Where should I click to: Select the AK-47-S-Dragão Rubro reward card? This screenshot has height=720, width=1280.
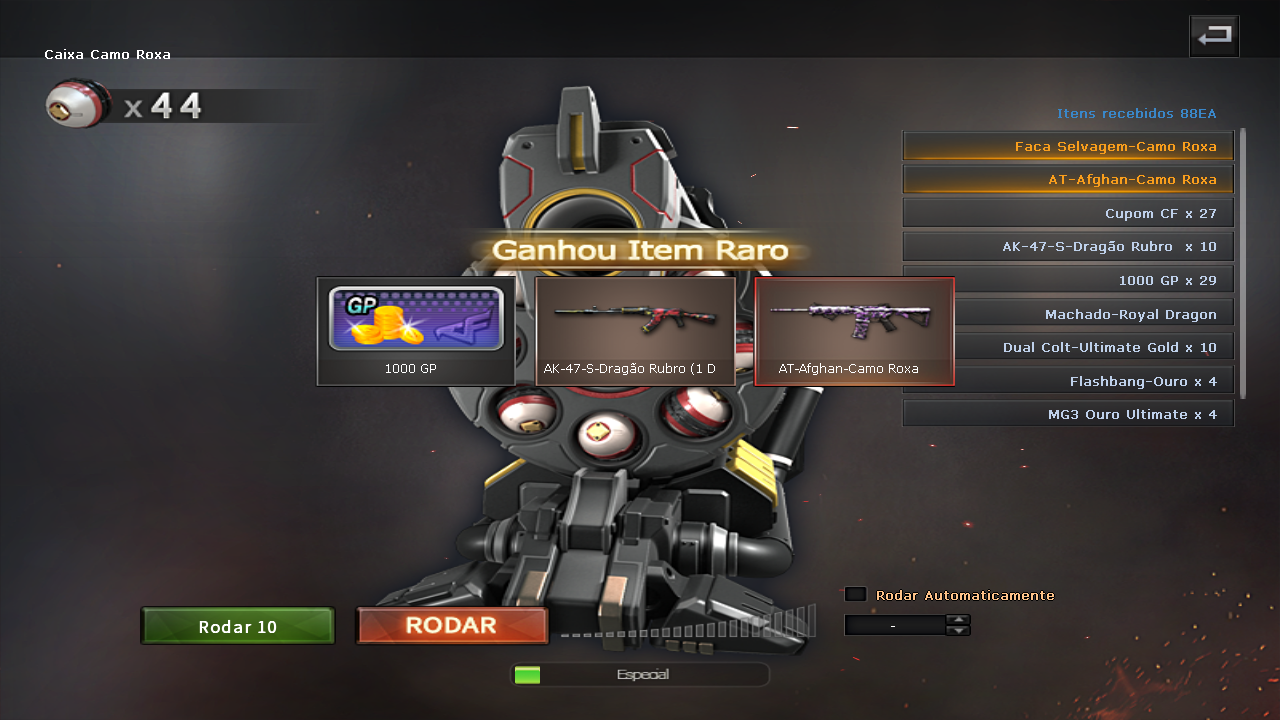[x=635, y=331]
